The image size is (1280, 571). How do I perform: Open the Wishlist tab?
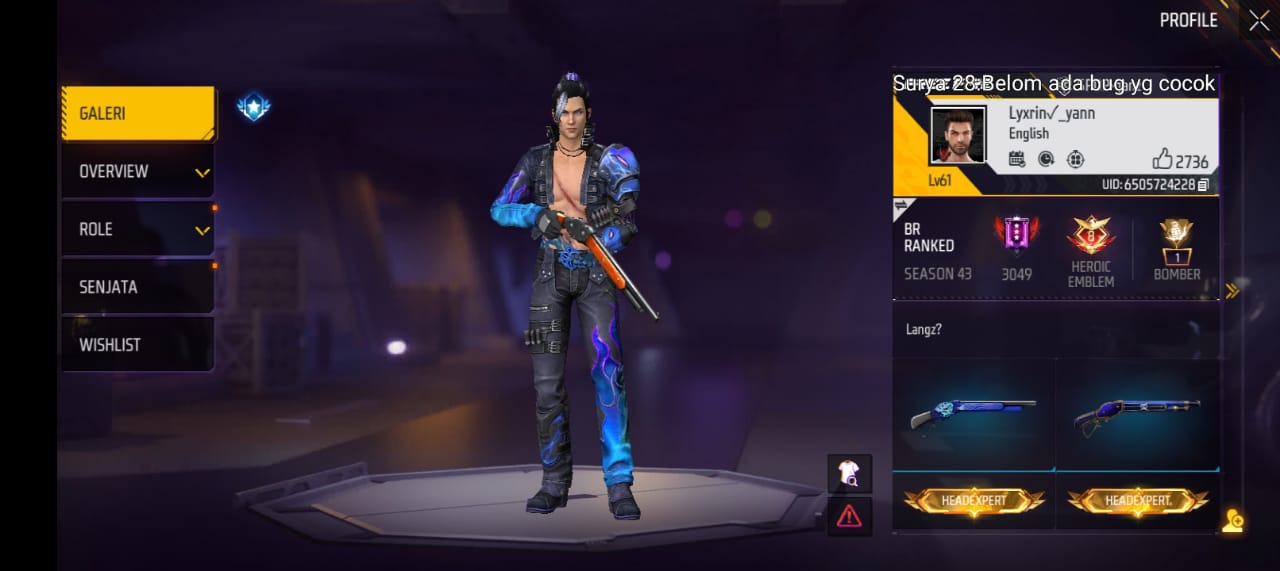[138, 345]
